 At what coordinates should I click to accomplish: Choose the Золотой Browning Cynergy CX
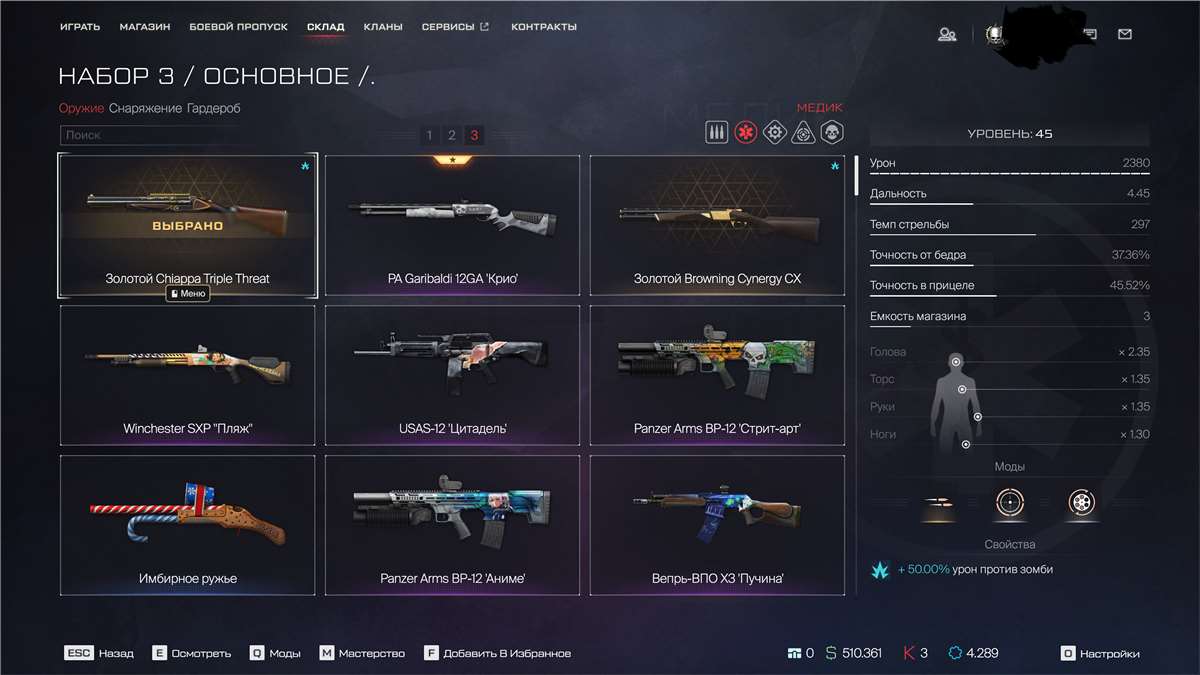[x=717, y=225]
